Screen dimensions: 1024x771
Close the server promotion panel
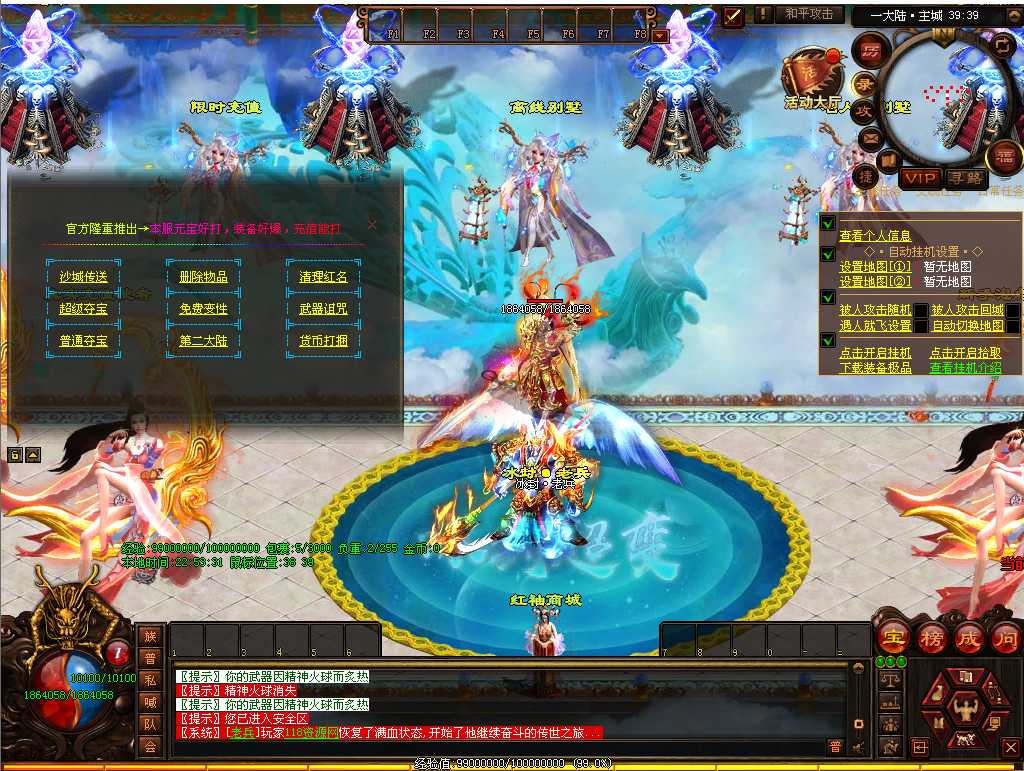373,225
